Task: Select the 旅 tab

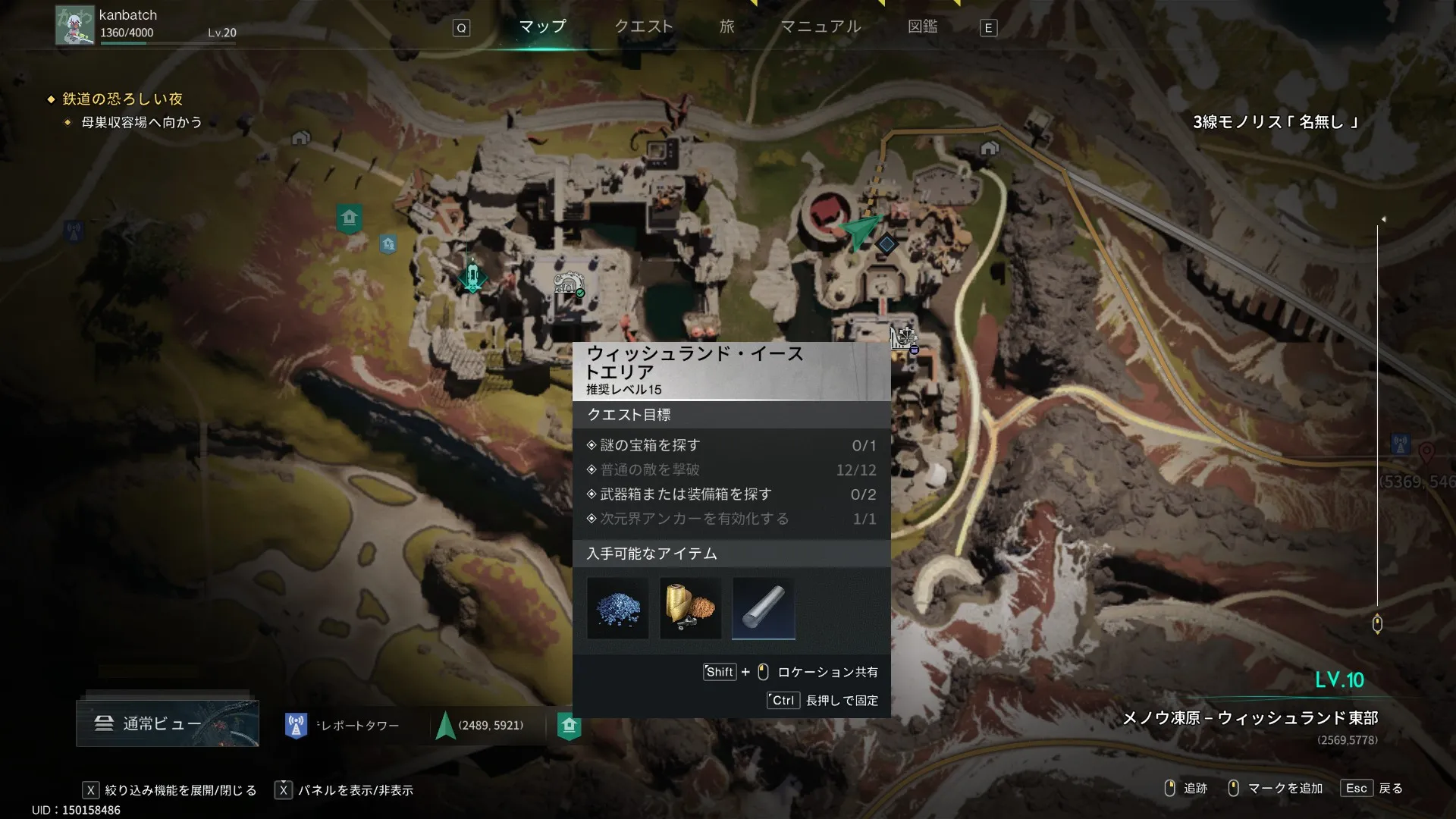Action: (726, 27)
